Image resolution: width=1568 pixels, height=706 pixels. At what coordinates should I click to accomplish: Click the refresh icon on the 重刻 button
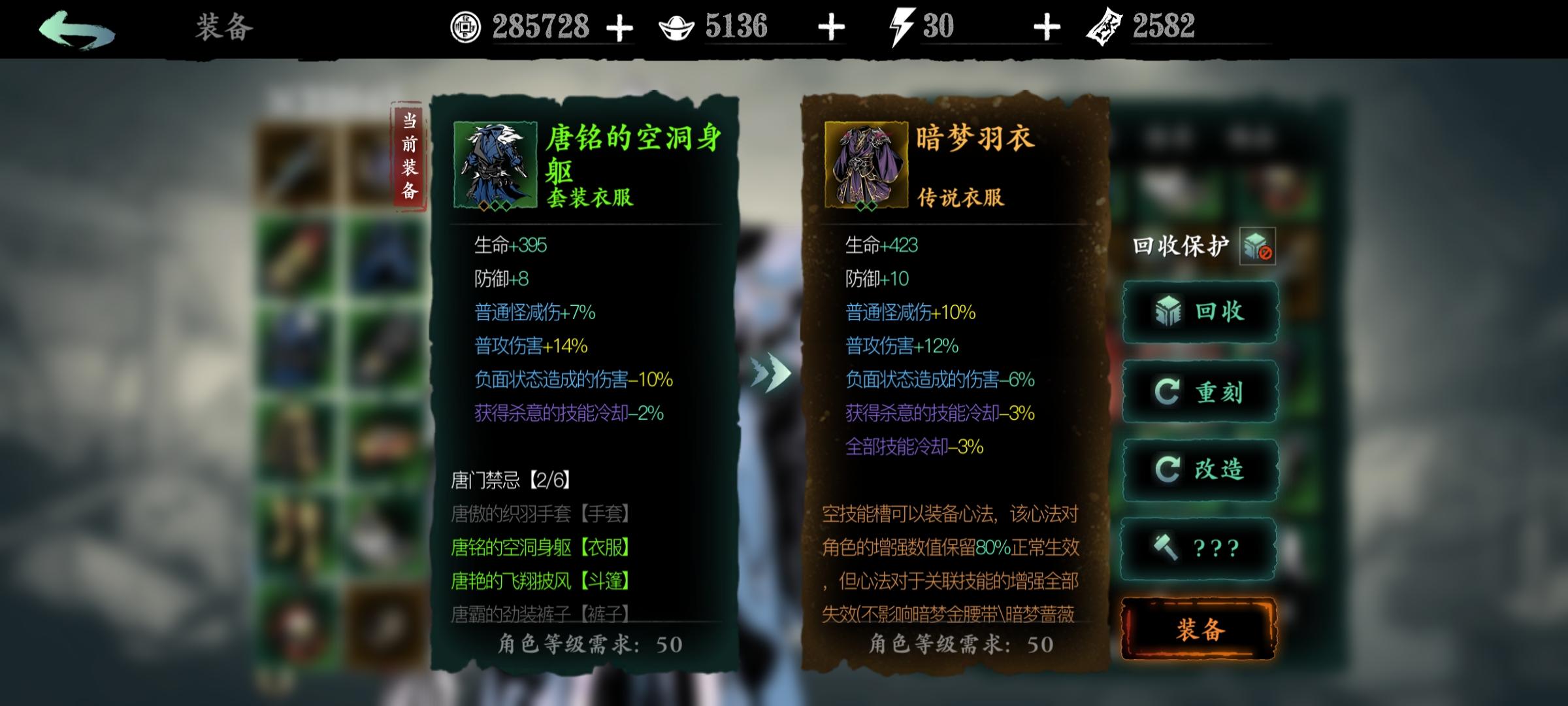point(1169,391)
